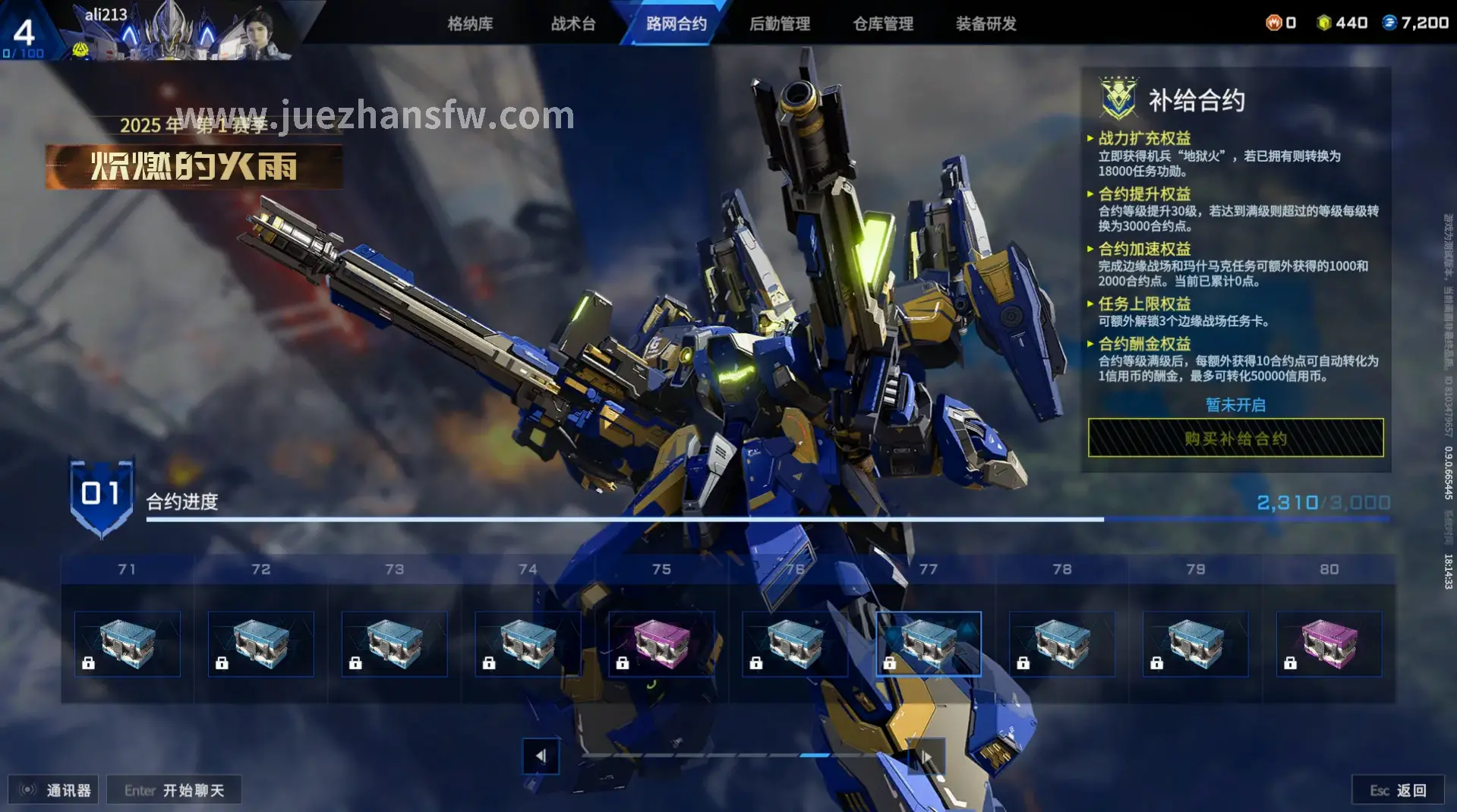Open the 格纳库 hangar tab
1457x812 pixels.
pos(470,24)
